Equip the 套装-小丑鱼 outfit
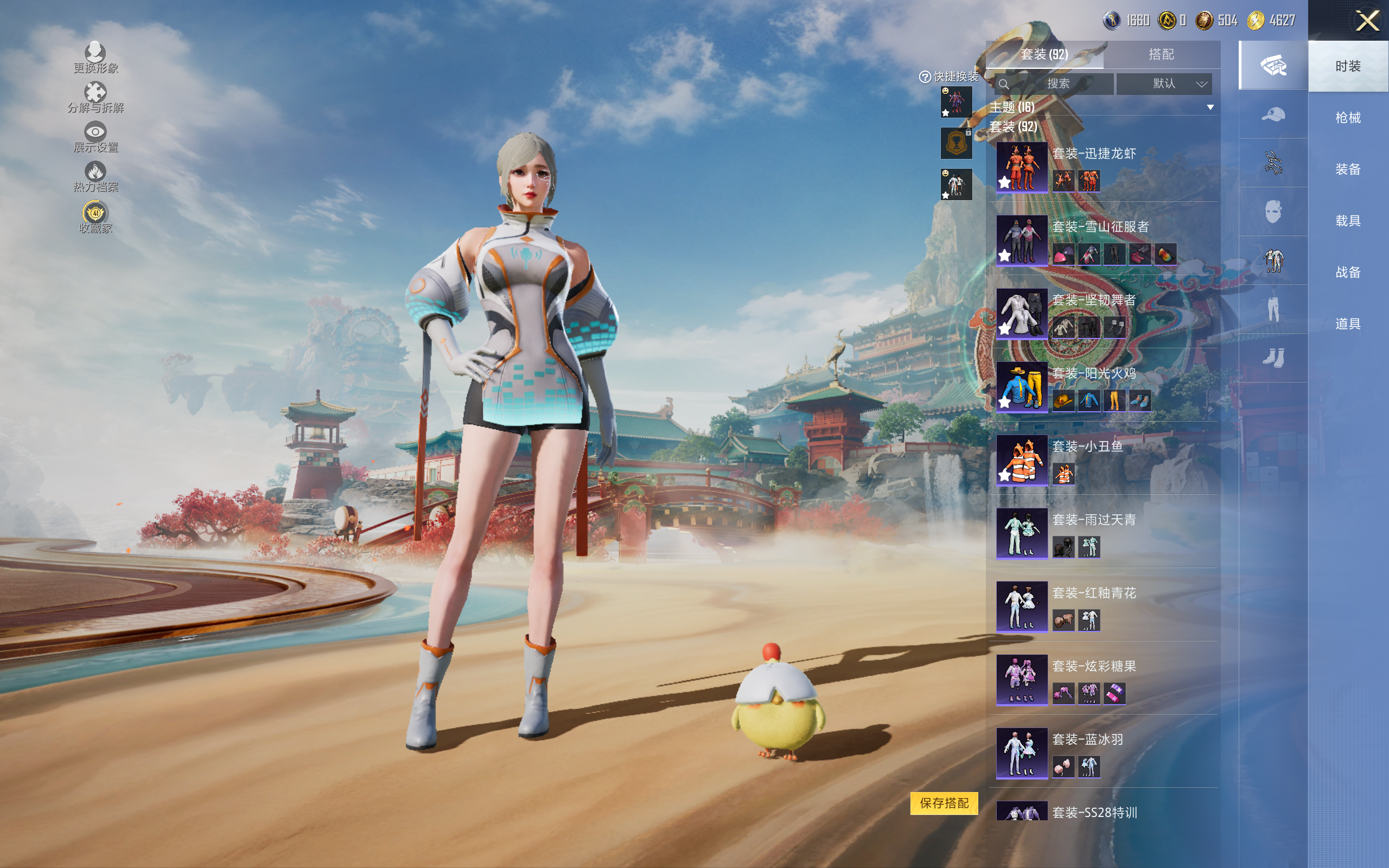Screen dimensions: 1389x868 point(1022,460)
